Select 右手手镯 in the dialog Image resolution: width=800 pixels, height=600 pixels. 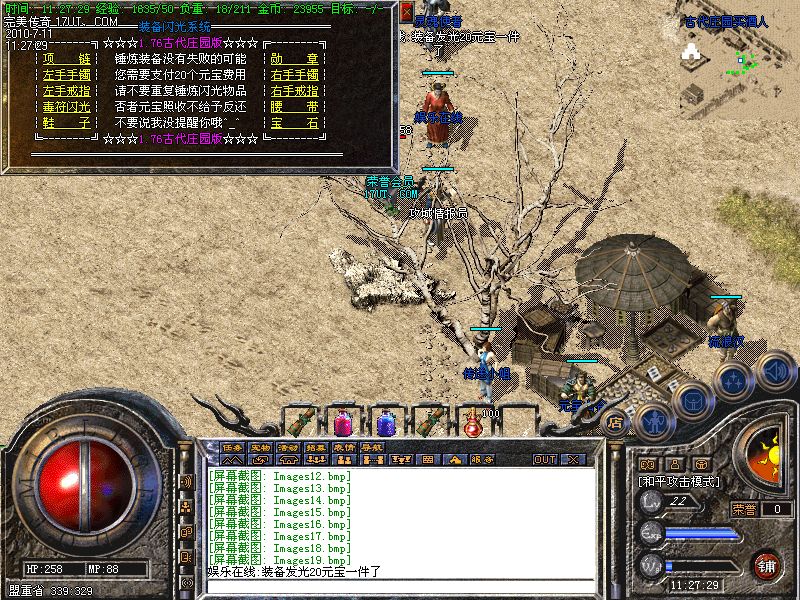[294, 75]
